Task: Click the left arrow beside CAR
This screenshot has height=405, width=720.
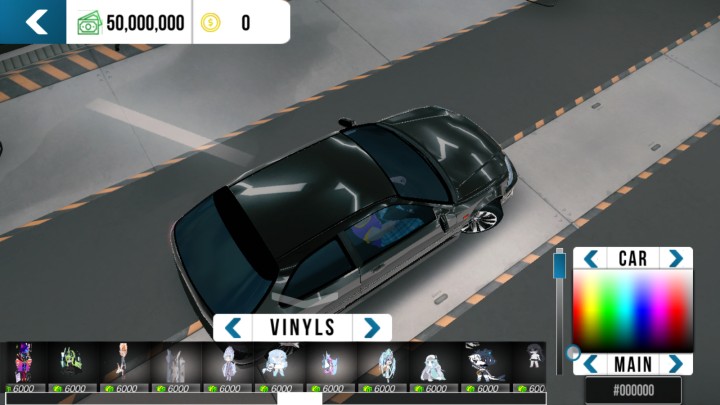Action: tap(591, 259)
